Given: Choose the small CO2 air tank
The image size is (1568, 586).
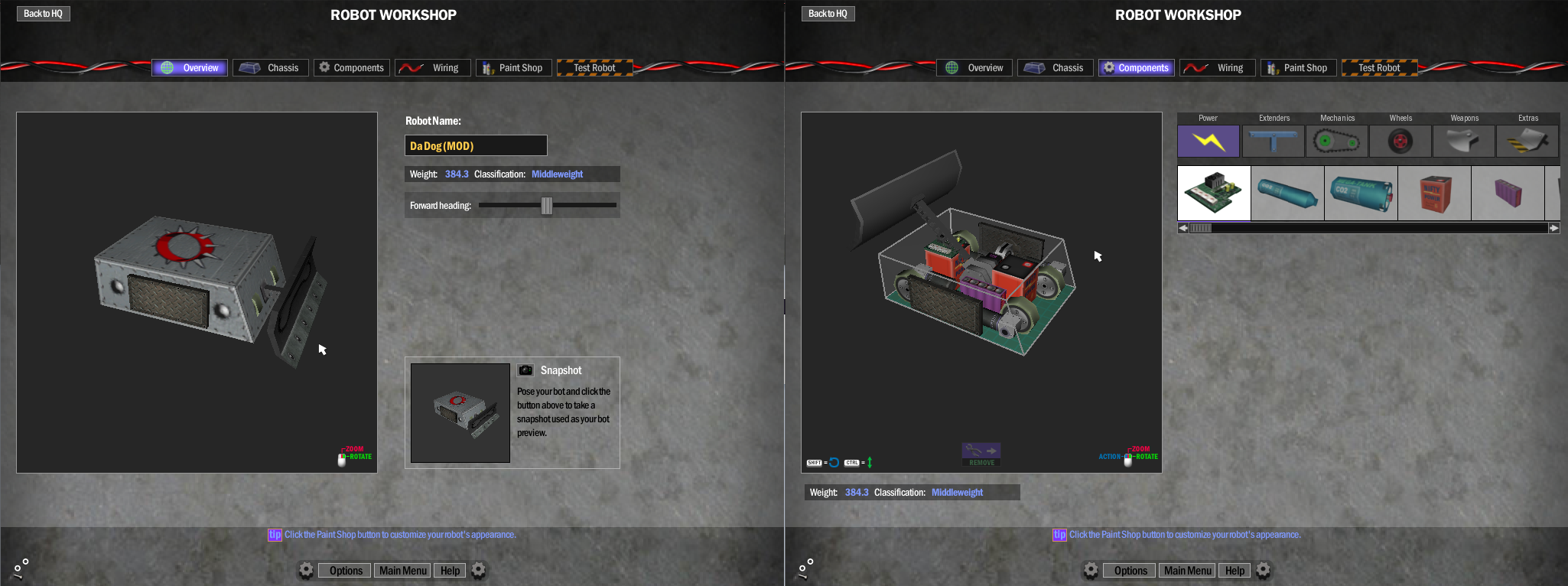Looking at the screenshot, I should pyautogui.click(x=1287, y=193).
